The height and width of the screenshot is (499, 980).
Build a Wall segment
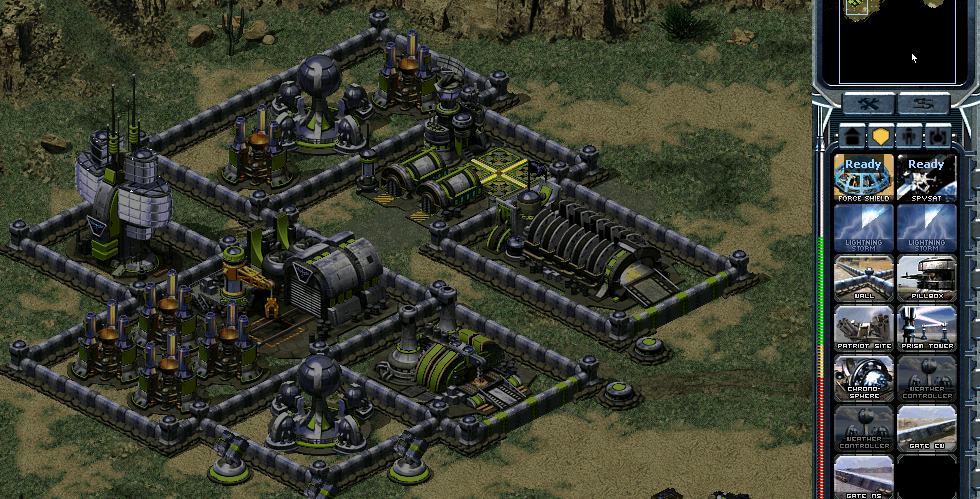pyautogui.click(x=863, y=277)
